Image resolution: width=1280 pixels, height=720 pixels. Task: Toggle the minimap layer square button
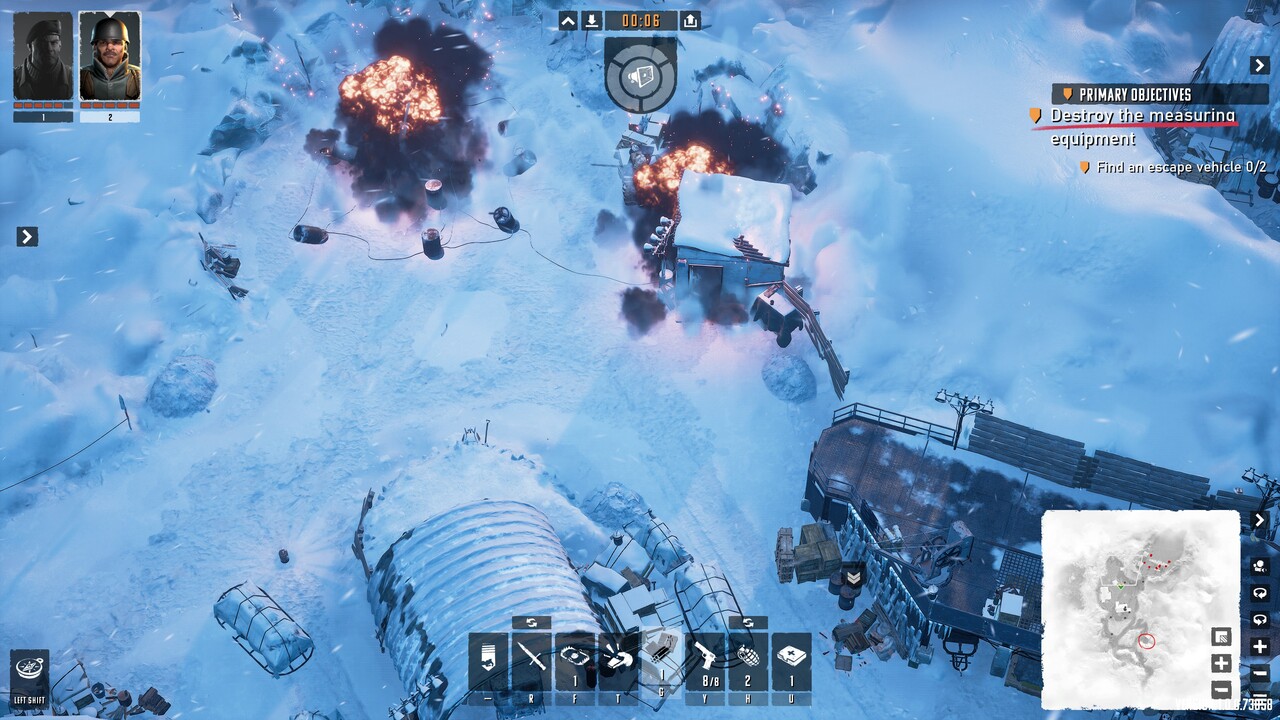[1221, 637]
